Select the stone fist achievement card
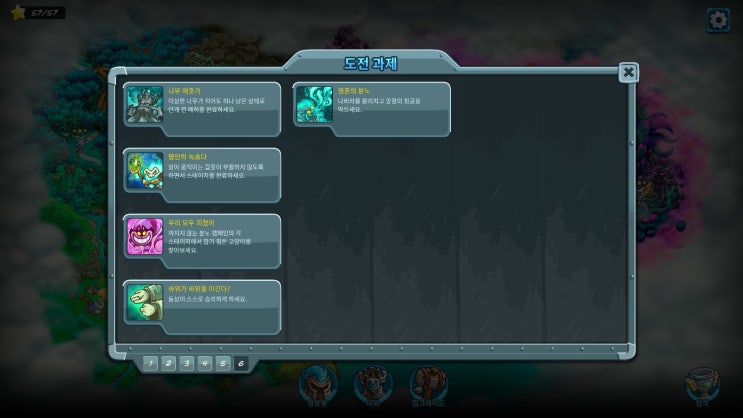The image size is (743, 418). click(202, 302)
